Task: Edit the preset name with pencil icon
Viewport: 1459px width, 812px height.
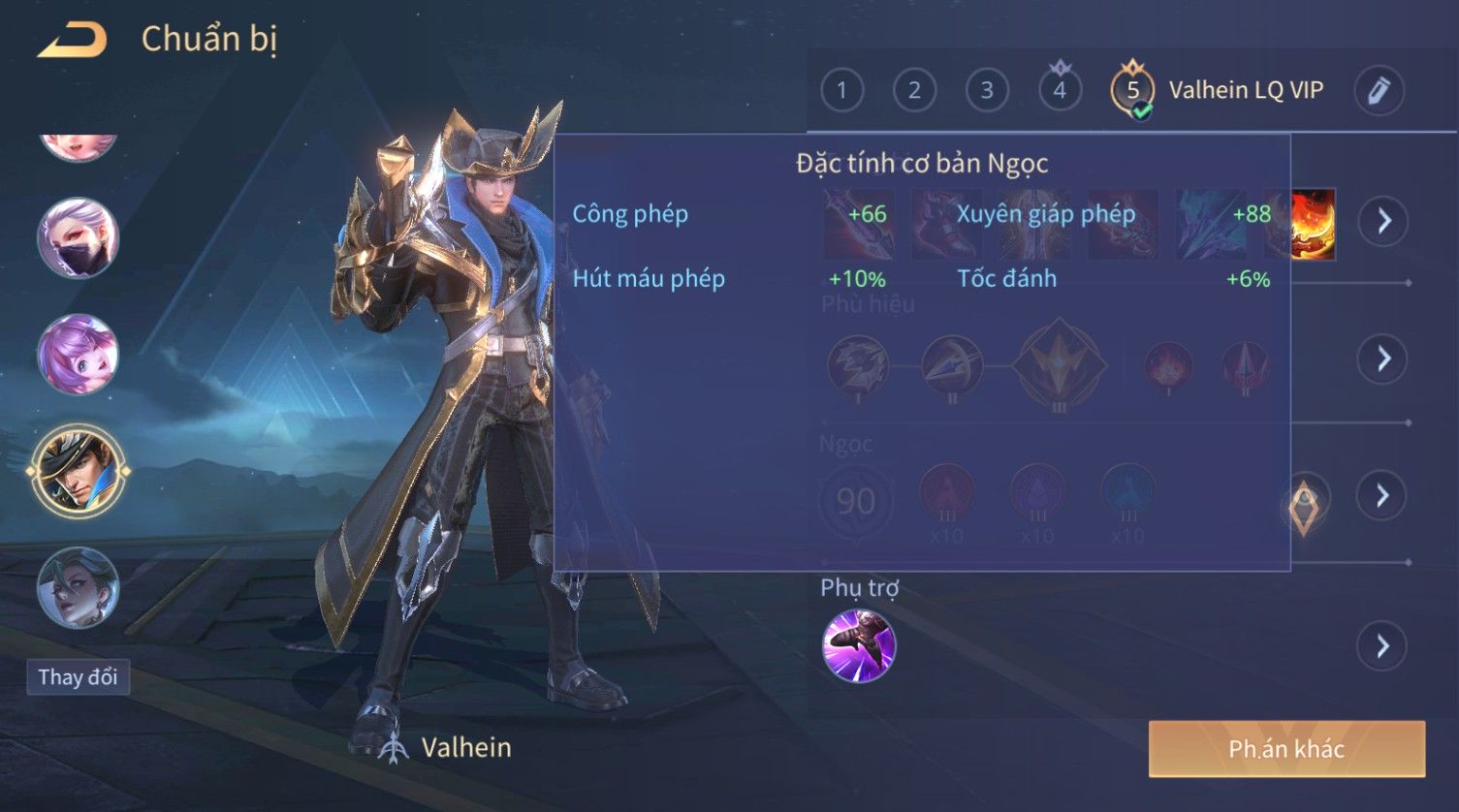Action: point(1379,91)
